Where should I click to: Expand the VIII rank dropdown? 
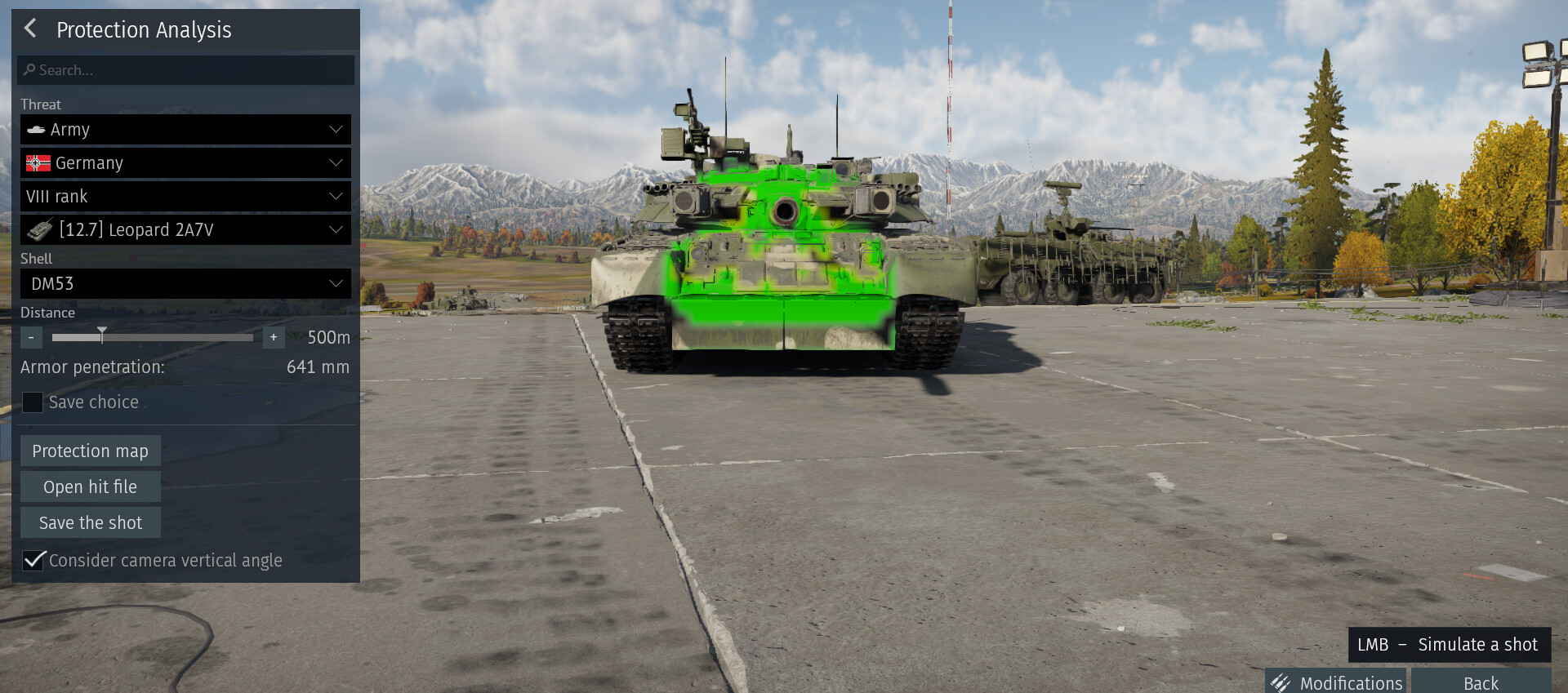[x=185, y=197]
